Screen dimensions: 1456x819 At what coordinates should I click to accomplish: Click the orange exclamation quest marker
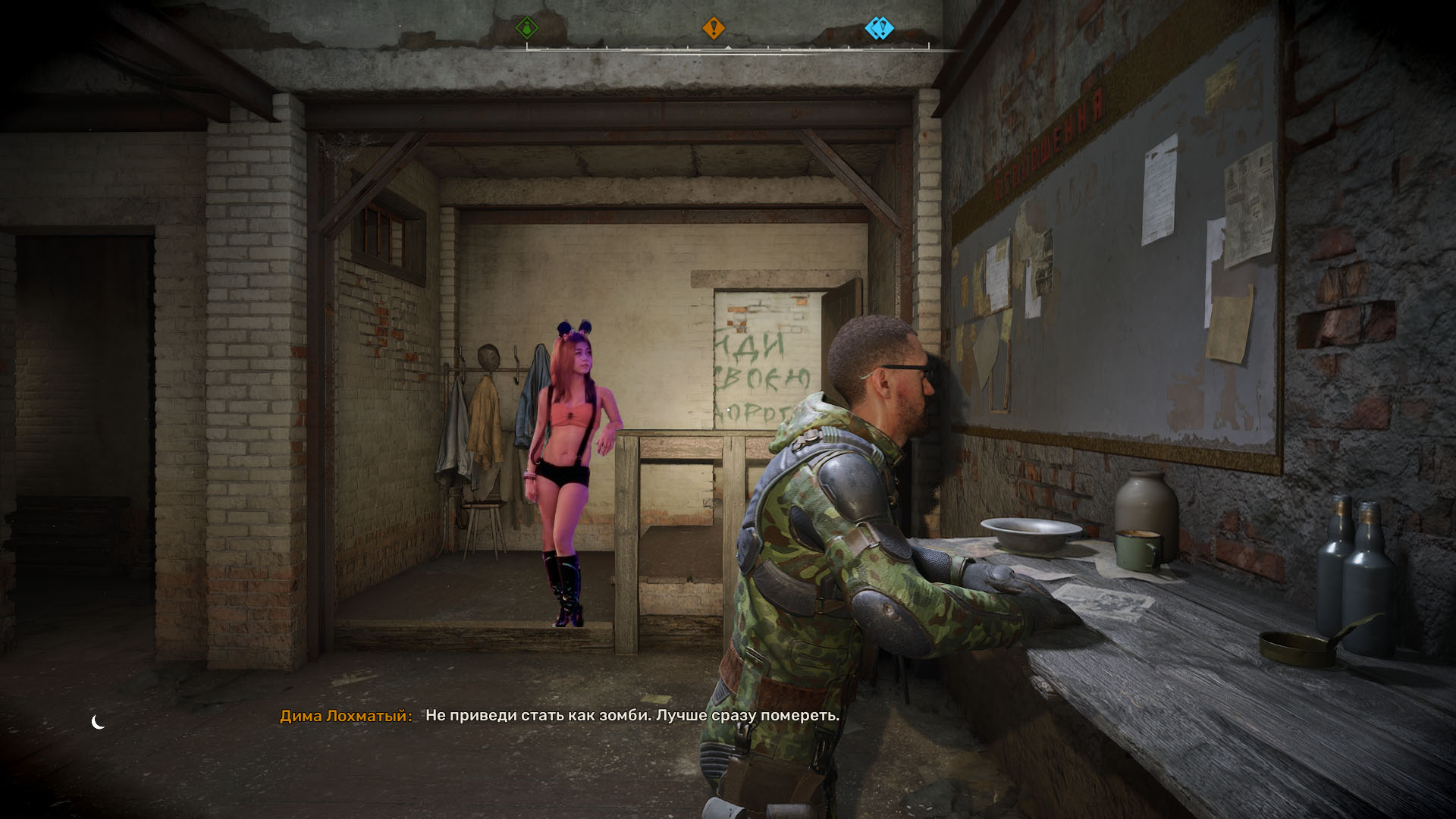pyautogui.click(x=713, y=29)
